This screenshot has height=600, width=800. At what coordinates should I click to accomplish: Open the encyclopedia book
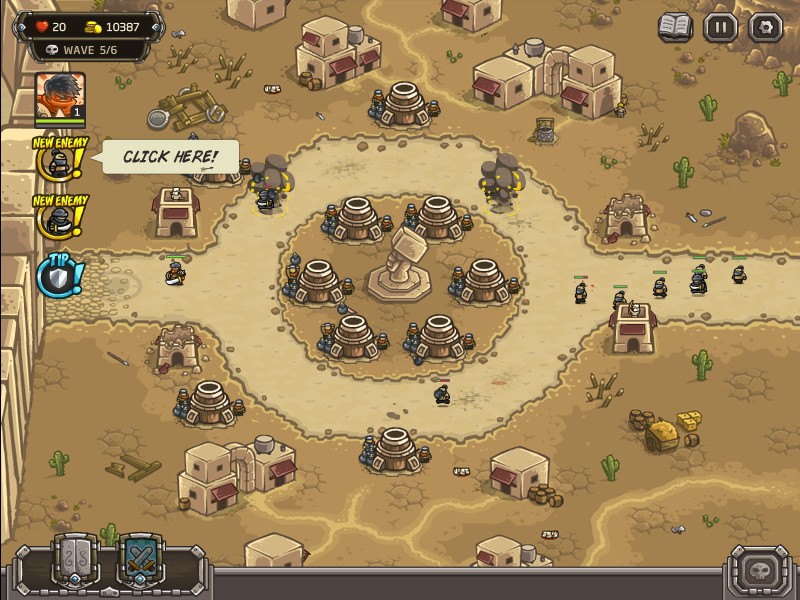point(676,27)
